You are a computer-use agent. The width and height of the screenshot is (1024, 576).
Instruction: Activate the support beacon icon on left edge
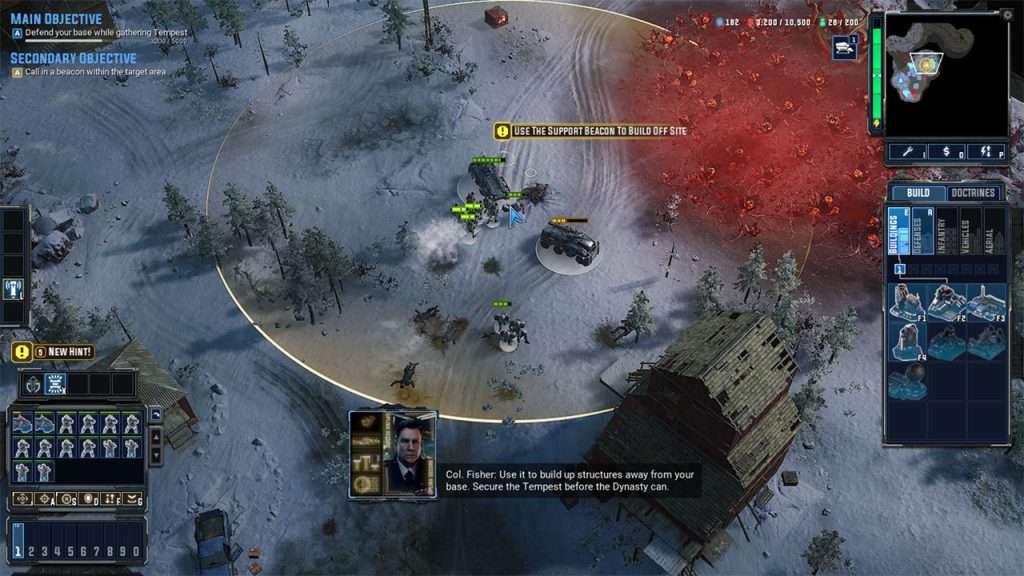14,289
